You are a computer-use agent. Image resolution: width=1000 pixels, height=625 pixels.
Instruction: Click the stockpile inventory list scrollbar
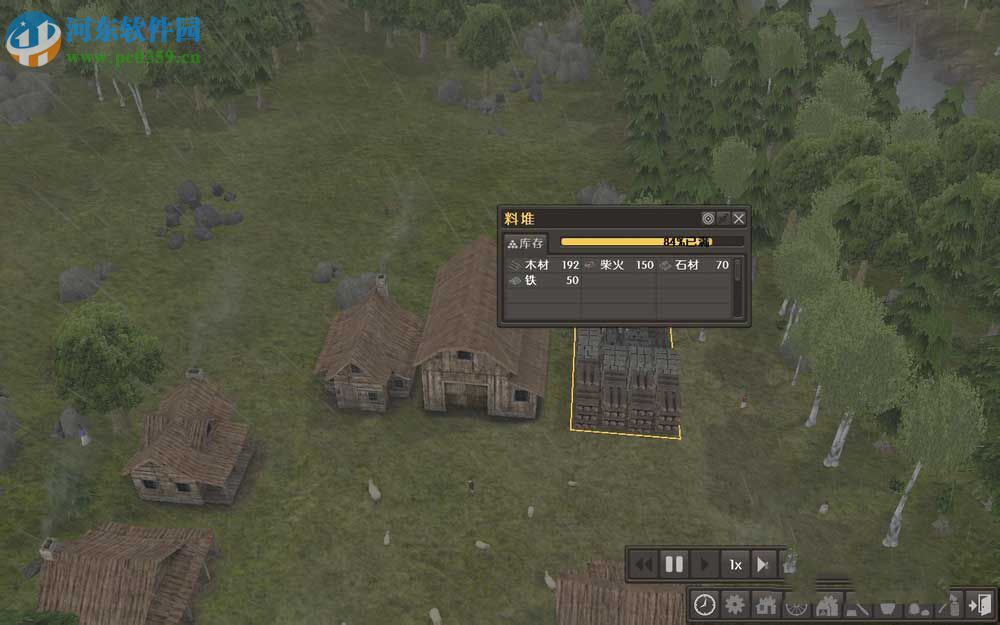(x=738, y=288)
